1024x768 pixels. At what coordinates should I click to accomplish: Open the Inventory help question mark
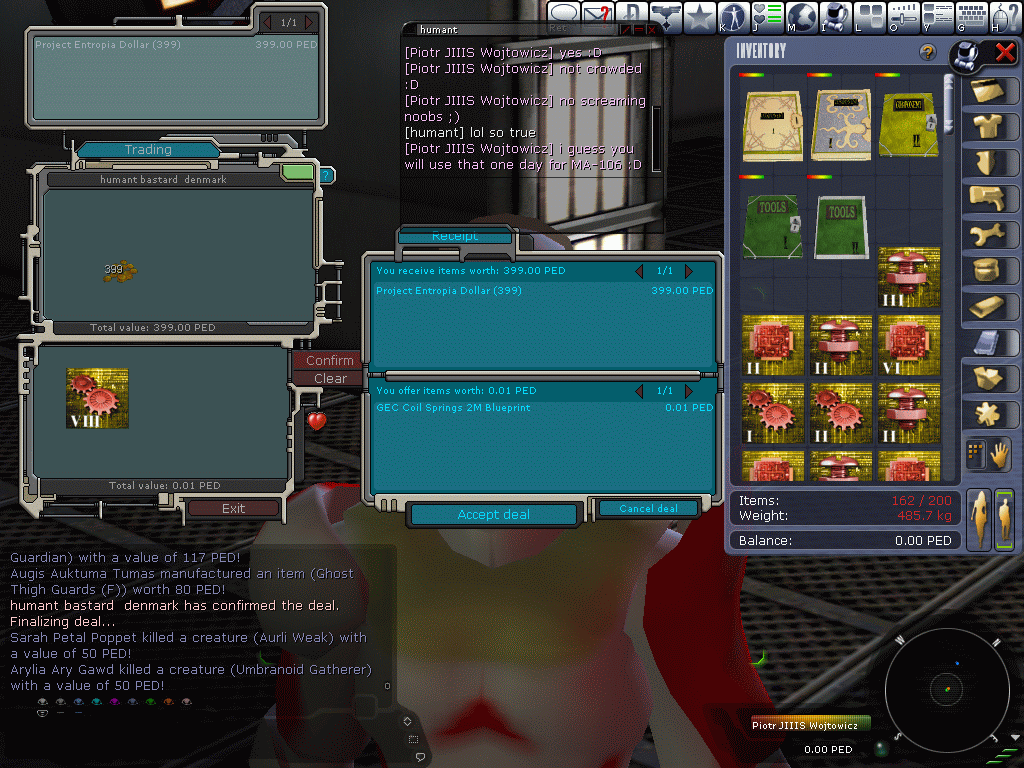pos(927,52)
